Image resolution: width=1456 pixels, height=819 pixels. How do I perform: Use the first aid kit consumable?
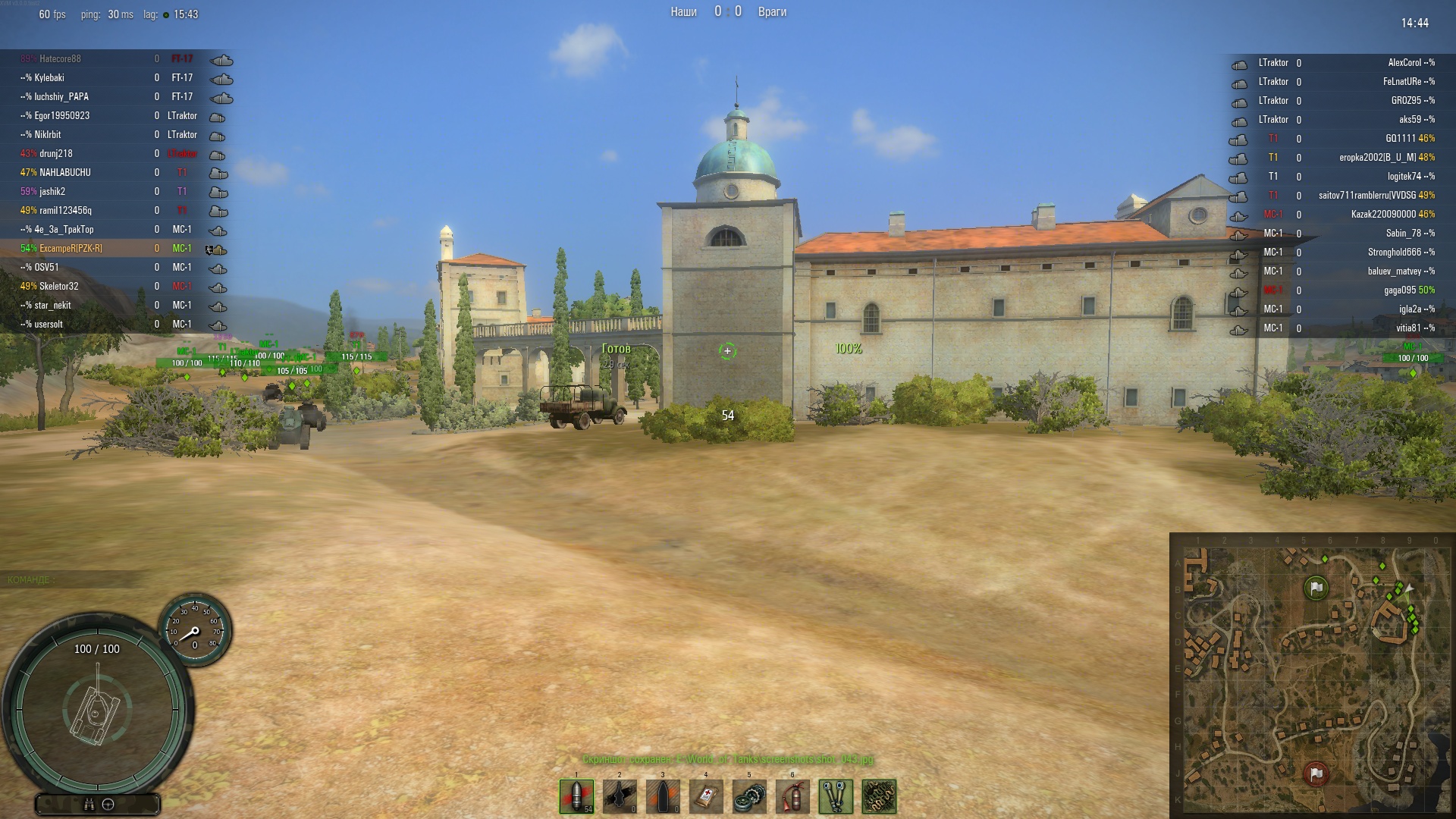(x=706, y=797)
